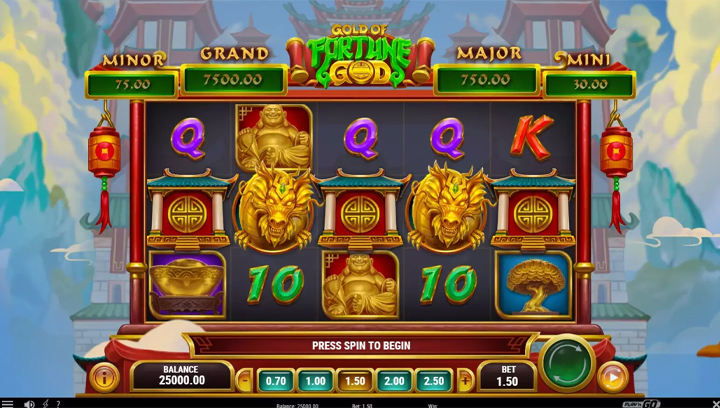Select the 2.50 bet amount
720x408 pixels.
point(433,381)
